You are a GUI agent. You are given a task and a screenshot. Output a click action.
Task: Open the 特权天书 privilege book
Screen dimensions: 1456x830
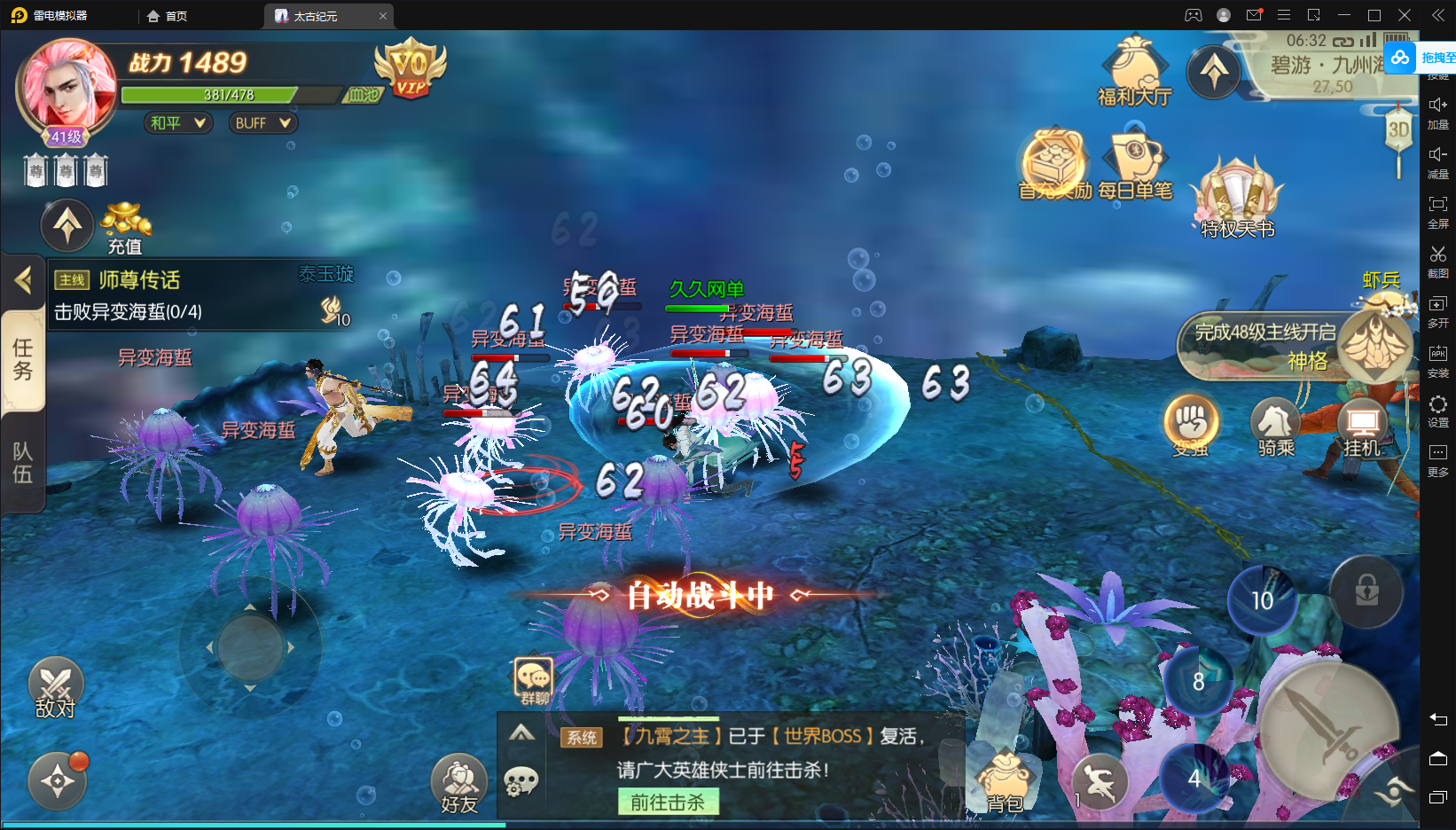(x=1237, y=200)
